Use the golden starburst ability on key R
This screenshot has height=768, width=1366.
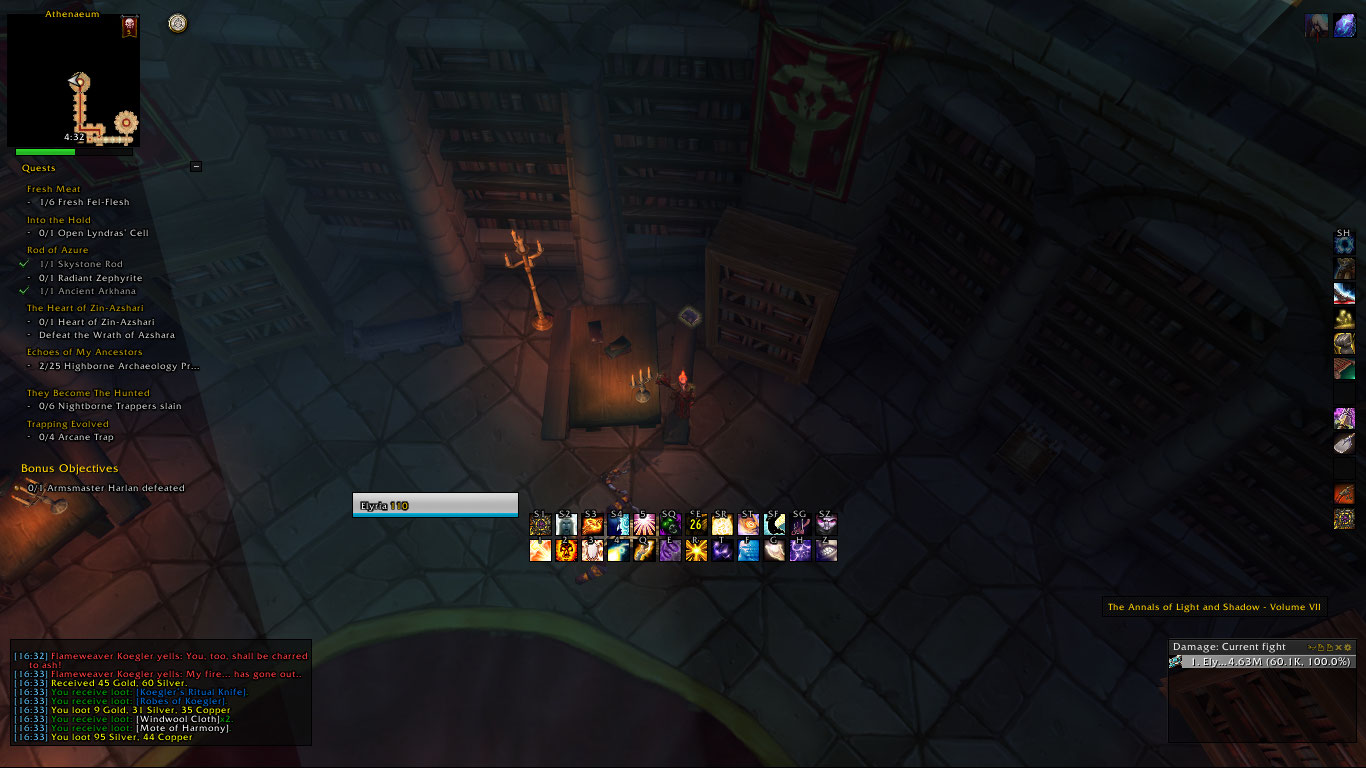click(x=697, y=550)
